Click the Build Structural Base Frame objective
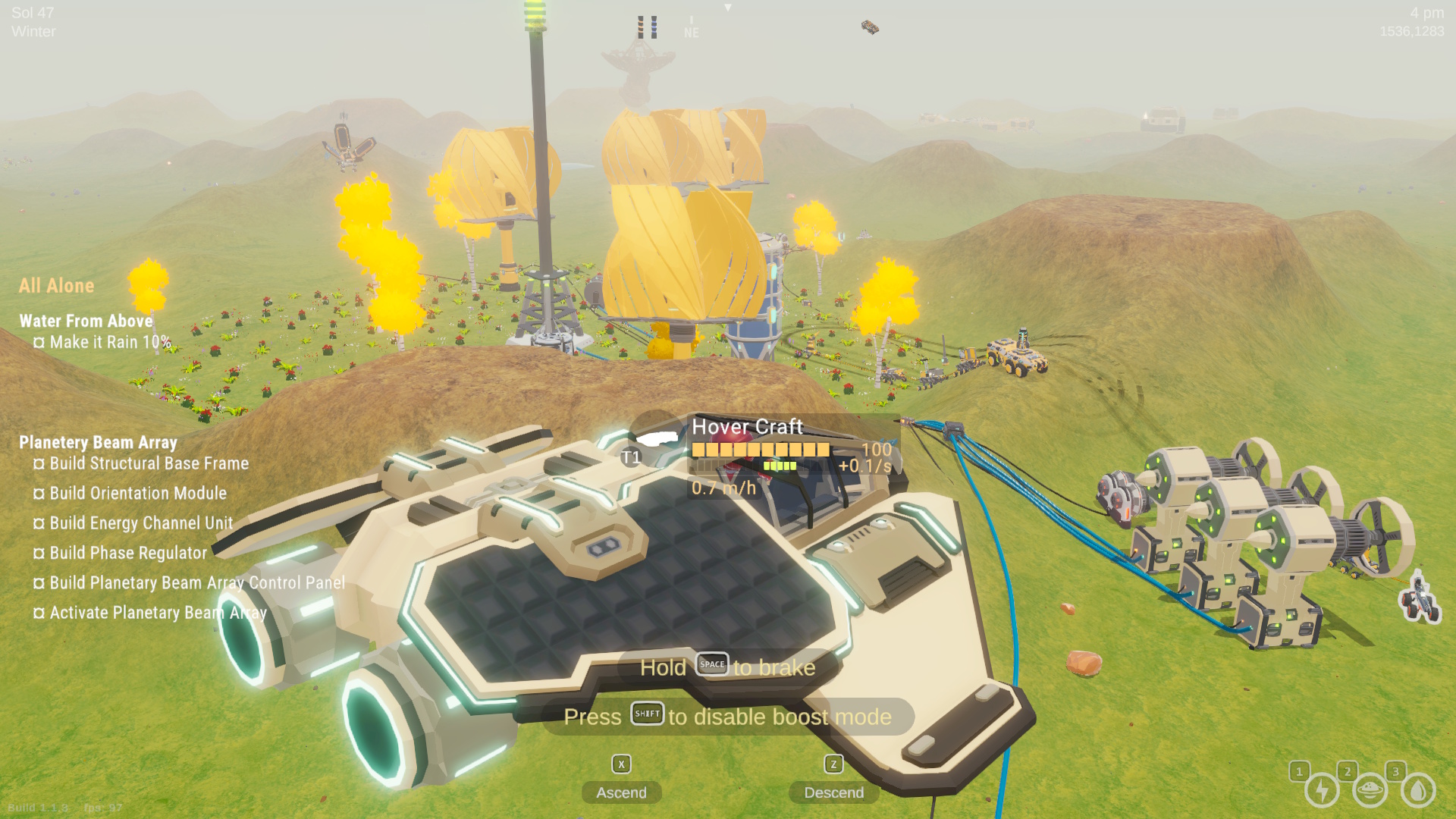1456x819 pixels. tap(149, 463)
